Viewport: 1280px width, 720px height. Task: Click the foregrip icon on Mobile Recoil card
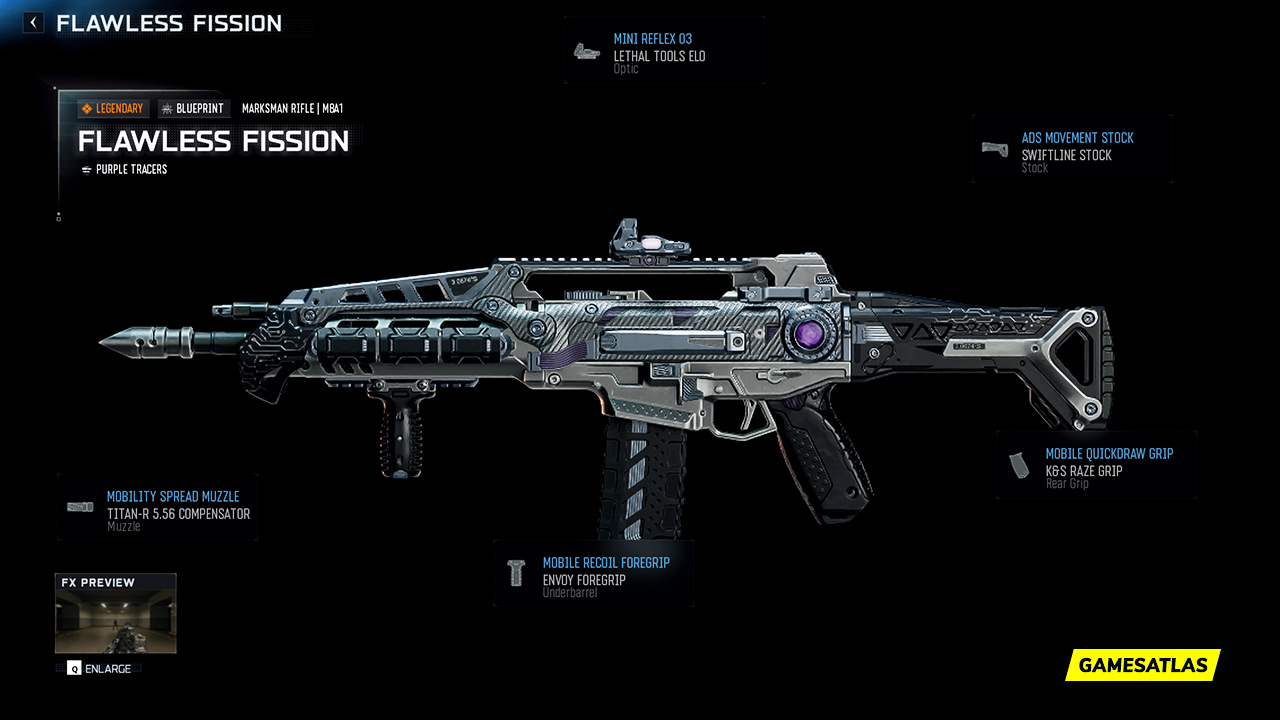(x=517, y=572)
